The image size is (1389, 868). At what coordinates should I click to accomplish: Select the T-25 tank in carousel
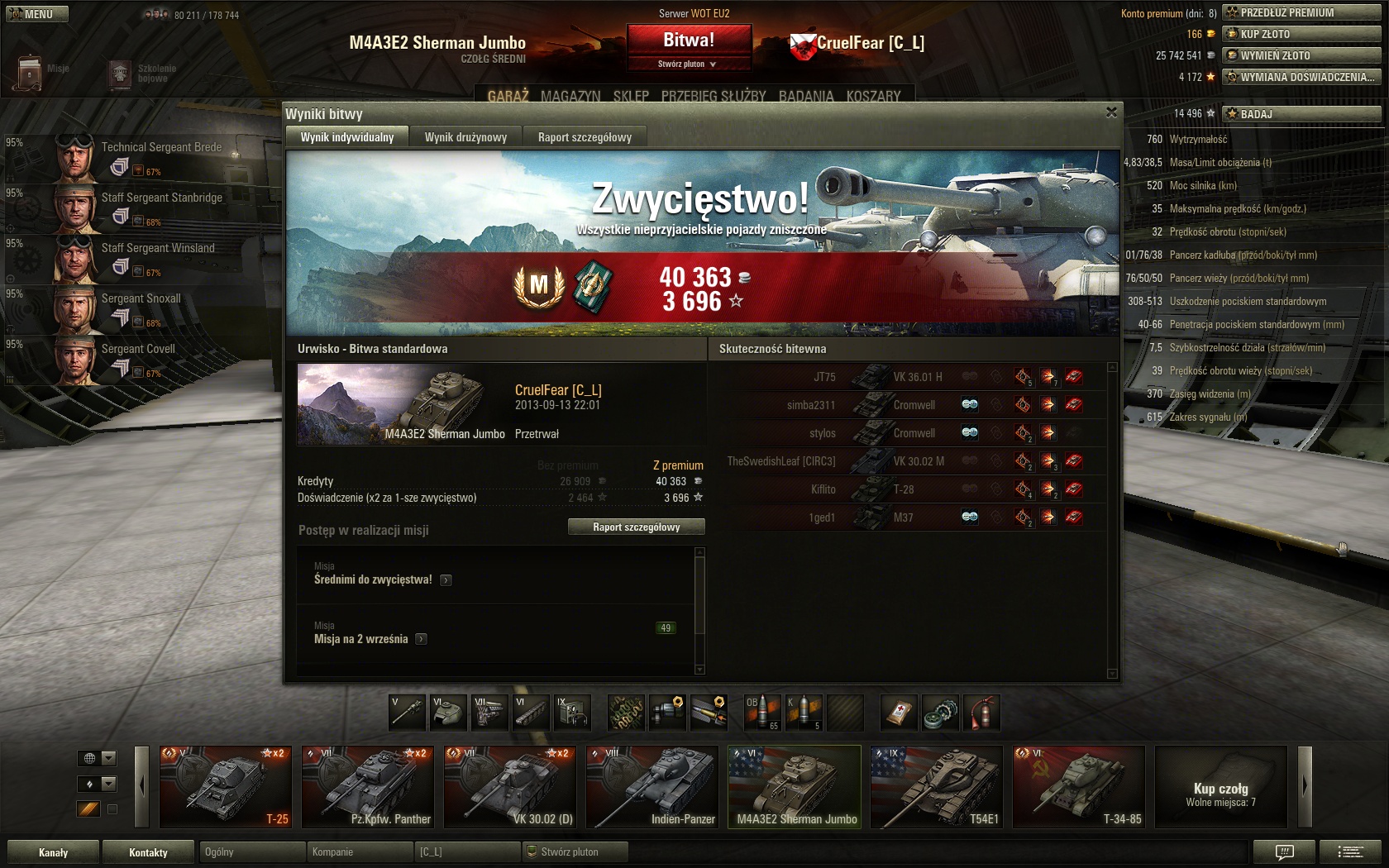[226, 787]
